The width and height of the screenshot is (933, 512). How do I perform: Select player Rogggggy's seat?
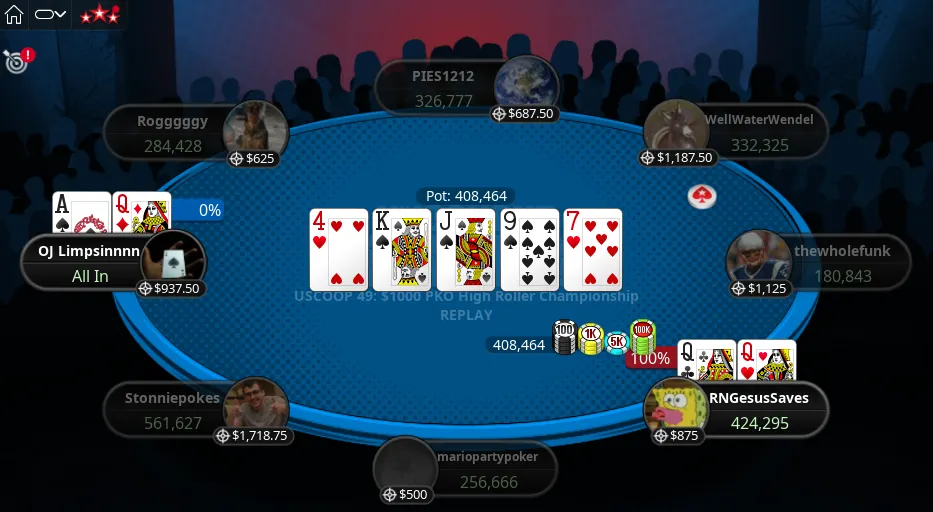[x=173, y=134]
